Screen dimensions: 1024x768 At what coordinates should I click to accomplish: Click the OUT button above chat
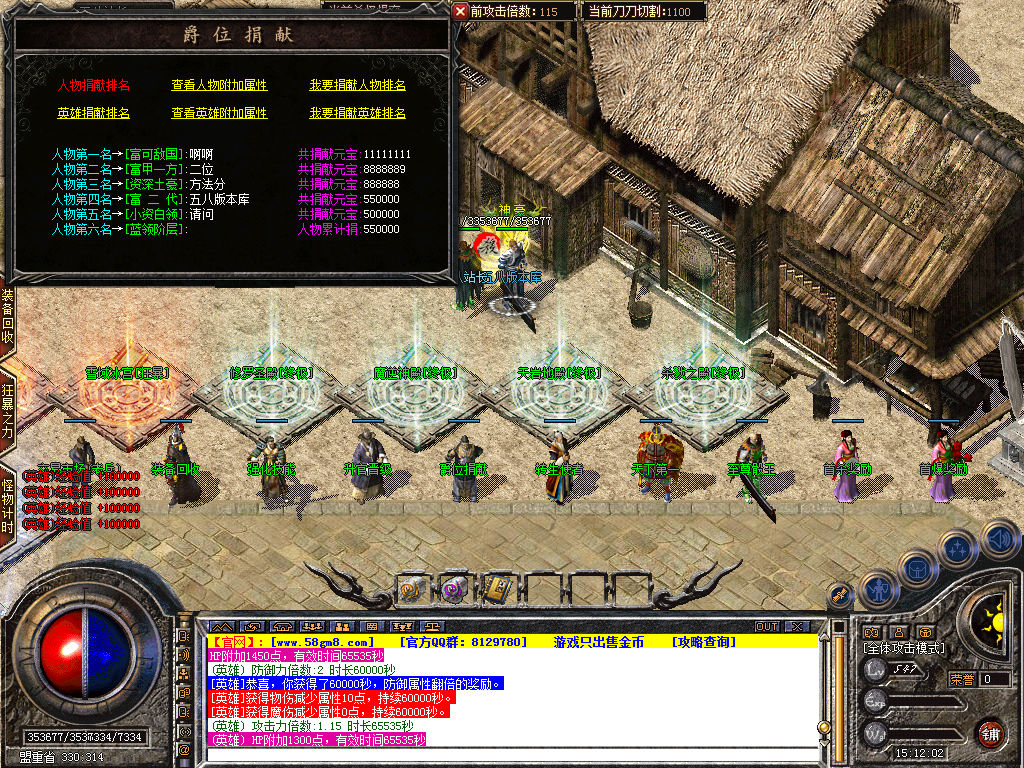pos(767,626)
